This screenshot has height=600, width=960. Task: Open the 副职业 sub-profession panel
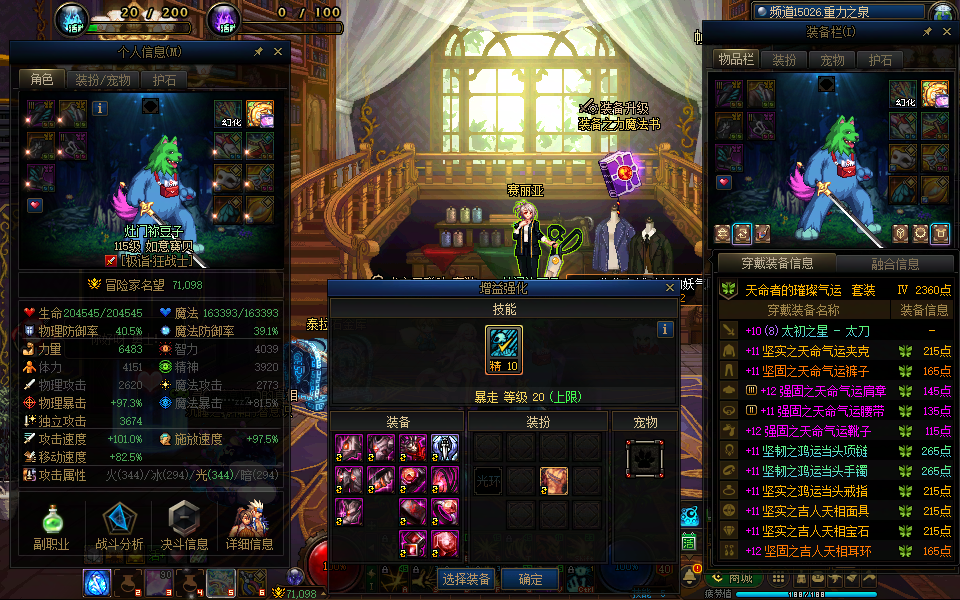click(50, 528)
